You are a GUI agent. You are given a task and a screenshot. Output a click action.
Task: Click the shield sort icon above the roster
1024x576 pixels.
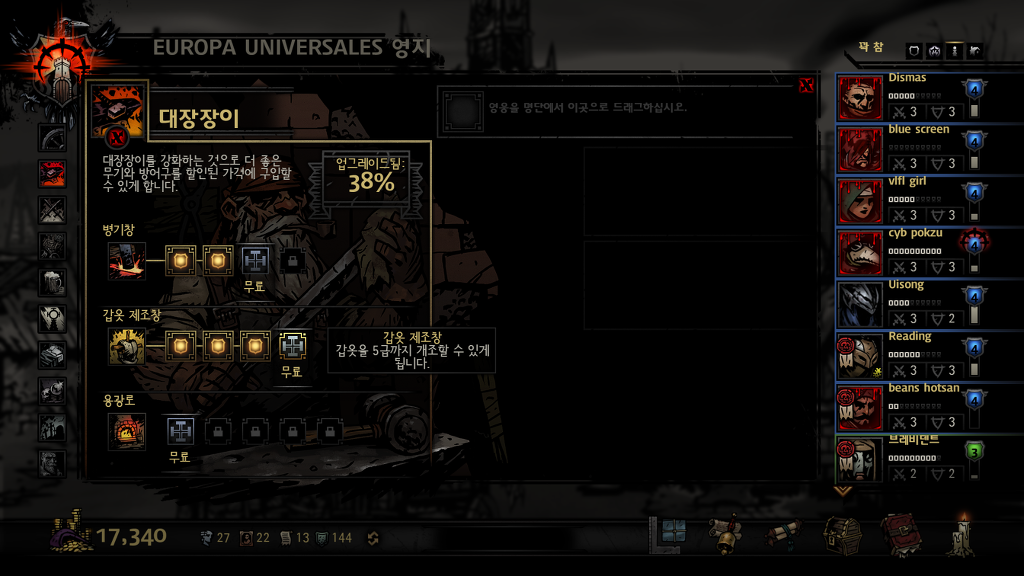pyautogui.click(x=914, y=50)
